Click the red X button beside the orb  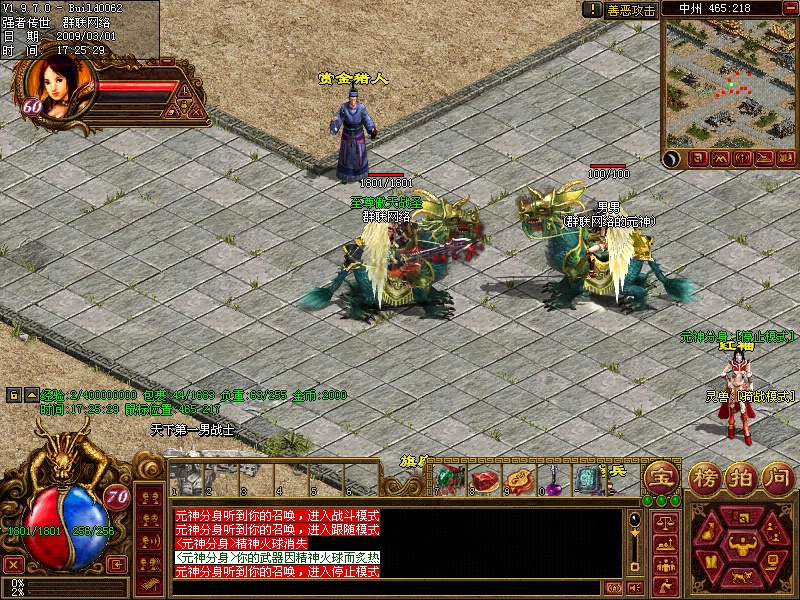14,565
